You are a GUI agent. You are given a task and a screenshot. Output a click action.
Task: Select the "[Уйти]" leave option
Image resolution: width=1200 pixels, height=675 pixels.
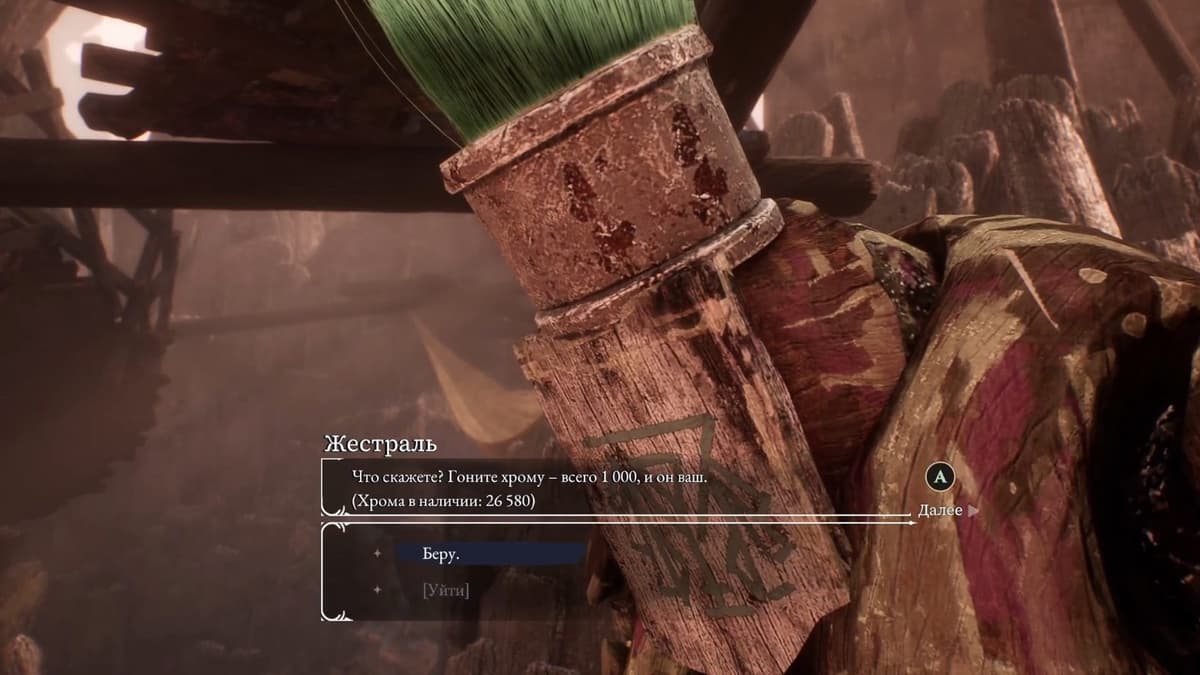point(446,590)
